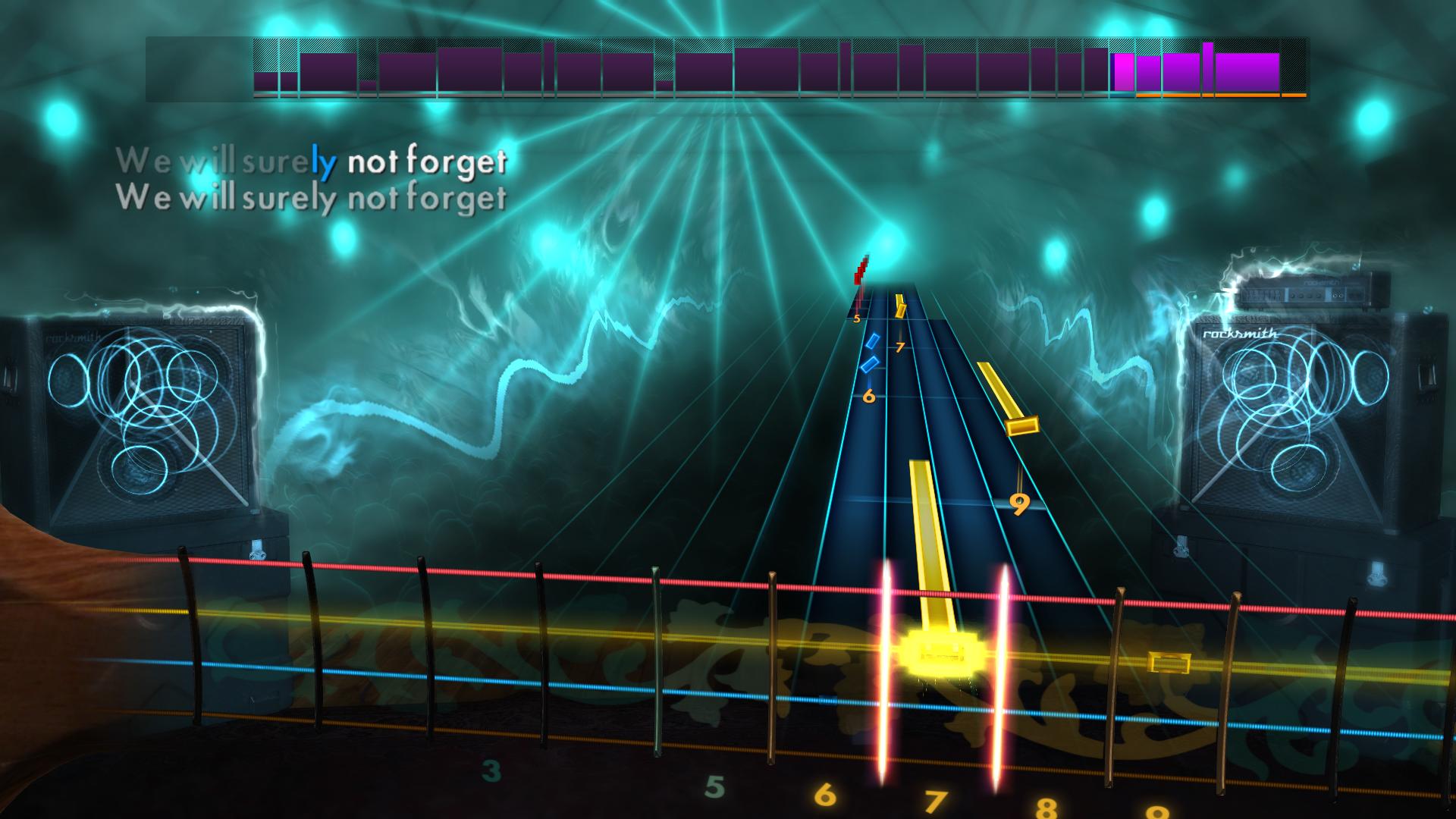Viewport: 1456px width, 819px height.
Task: Select the yellow sustain note sliding down the lane
Action: click(925, 546)
